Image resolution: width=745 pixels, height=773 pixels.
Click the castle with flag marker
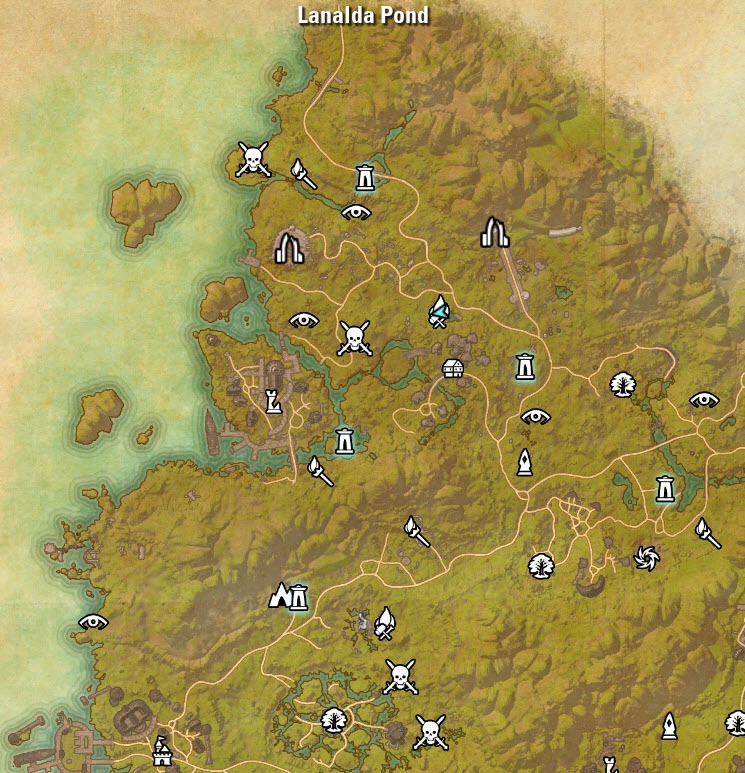click(x=161, y=751)
